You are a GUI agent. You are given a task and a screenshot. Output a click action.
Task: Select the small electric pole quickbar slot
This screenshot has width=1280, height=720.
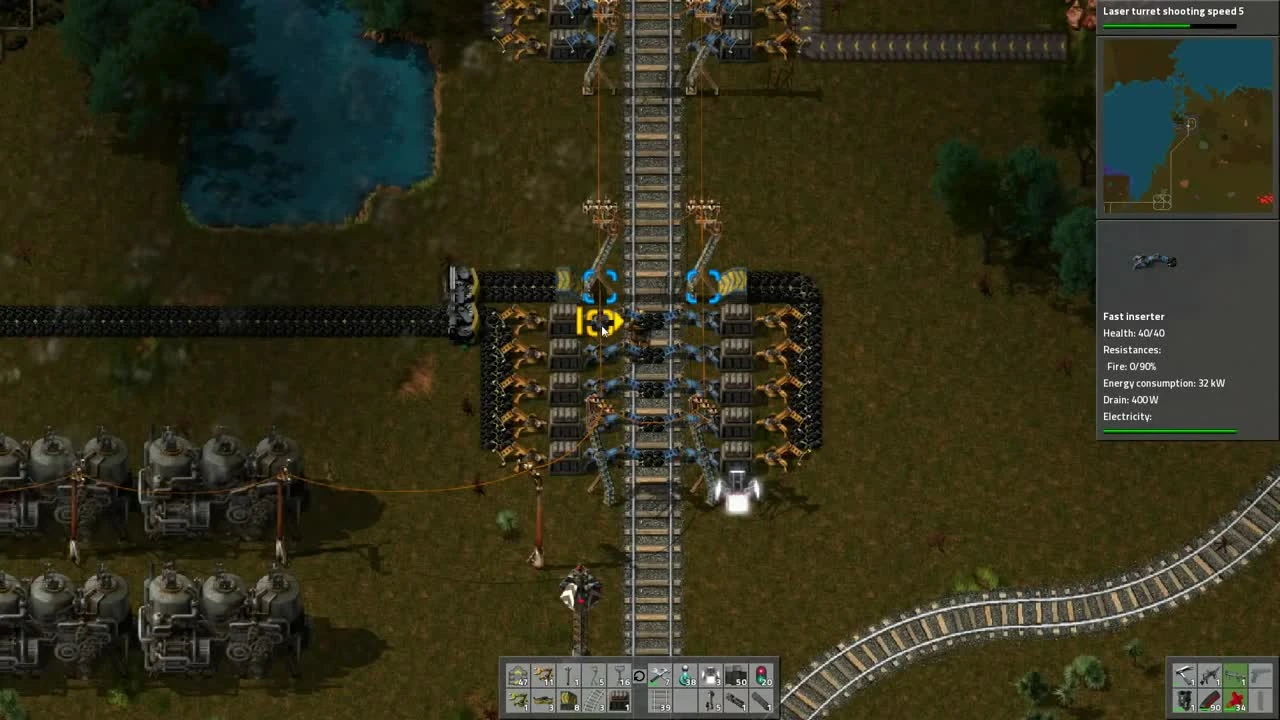tap(568, 677)
